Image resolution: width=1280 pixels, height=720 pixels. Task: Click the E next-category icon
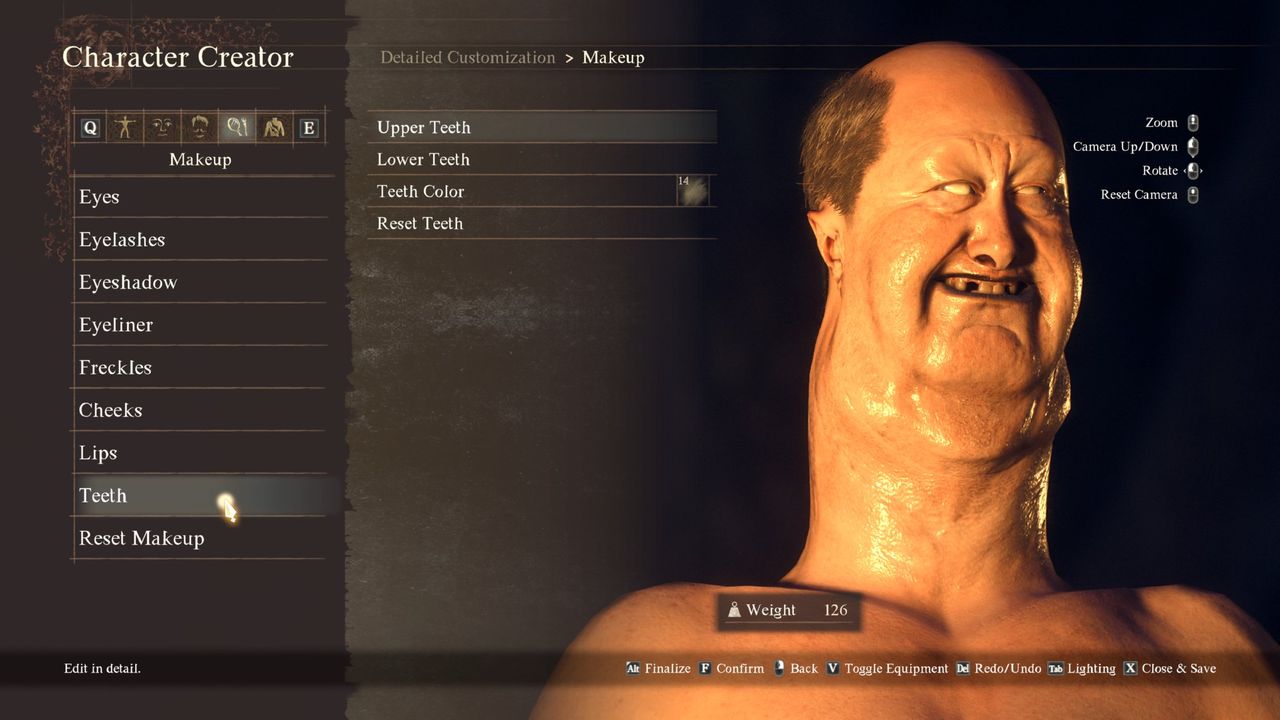[x=310, y=127]
